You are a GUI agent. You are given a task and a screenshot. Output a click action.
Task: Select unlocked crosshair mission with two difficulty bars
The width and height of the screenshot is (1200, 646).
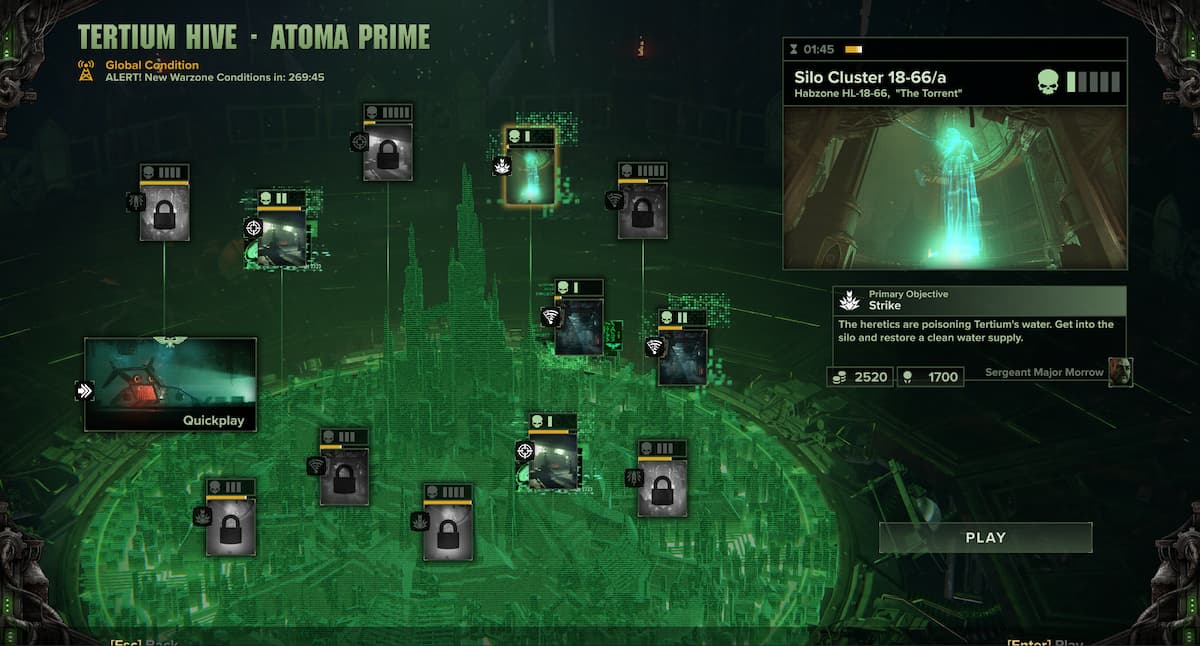pyautogui.click(x=281, y=236)
